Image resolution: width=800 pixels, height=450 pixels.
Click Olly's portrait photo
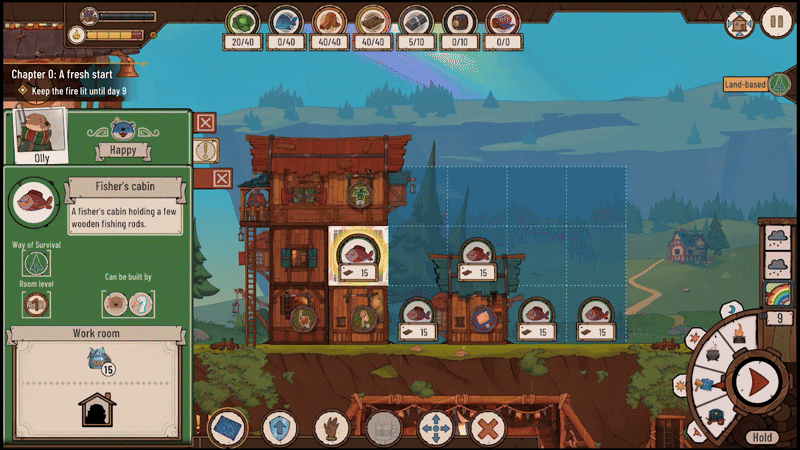coord(38,134)
